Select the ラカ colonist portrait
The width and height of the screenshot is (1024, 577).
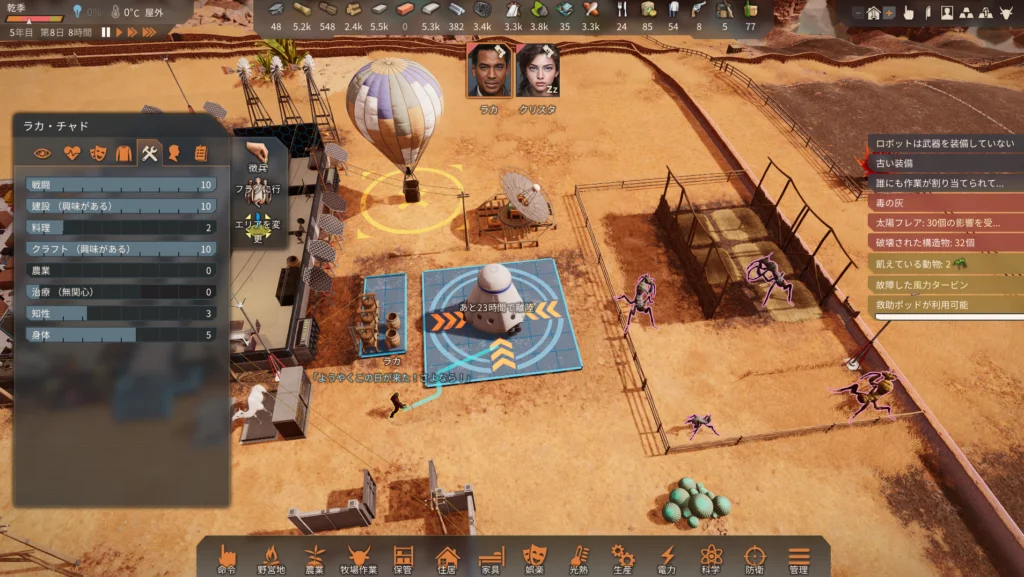(x=488, y=70)
